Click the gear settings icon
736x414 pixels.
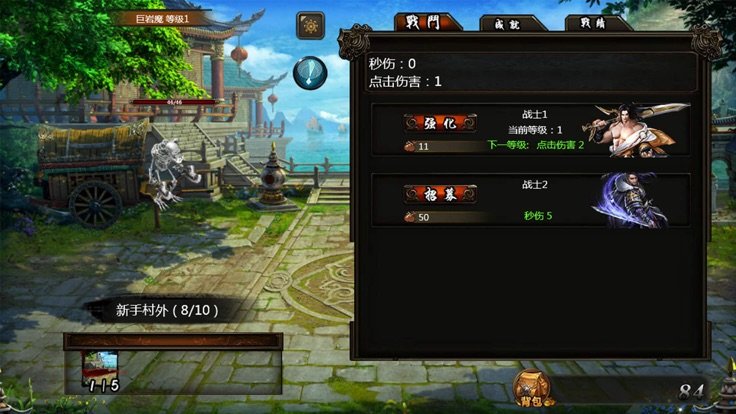310,25
